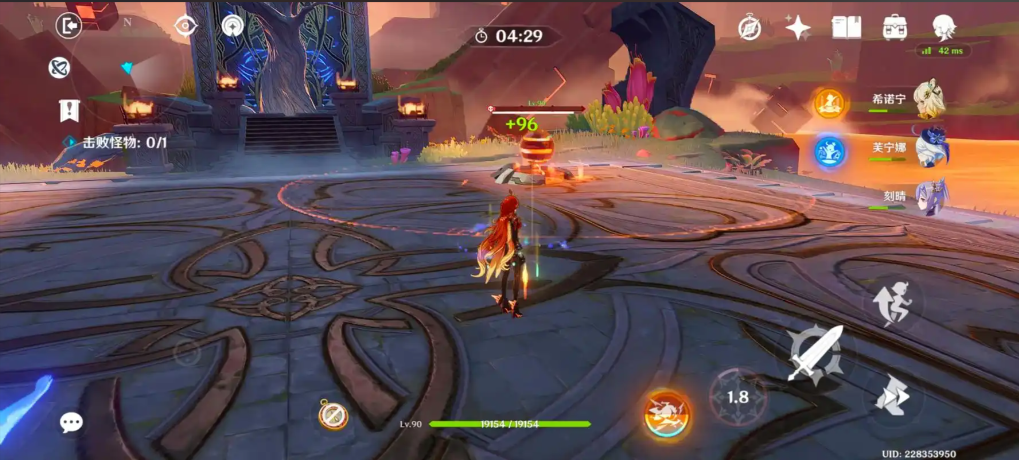Trigger 希诺宁's orange elemental burst icon
Screen dimensions: 1019x460
(x=829, y=103)
